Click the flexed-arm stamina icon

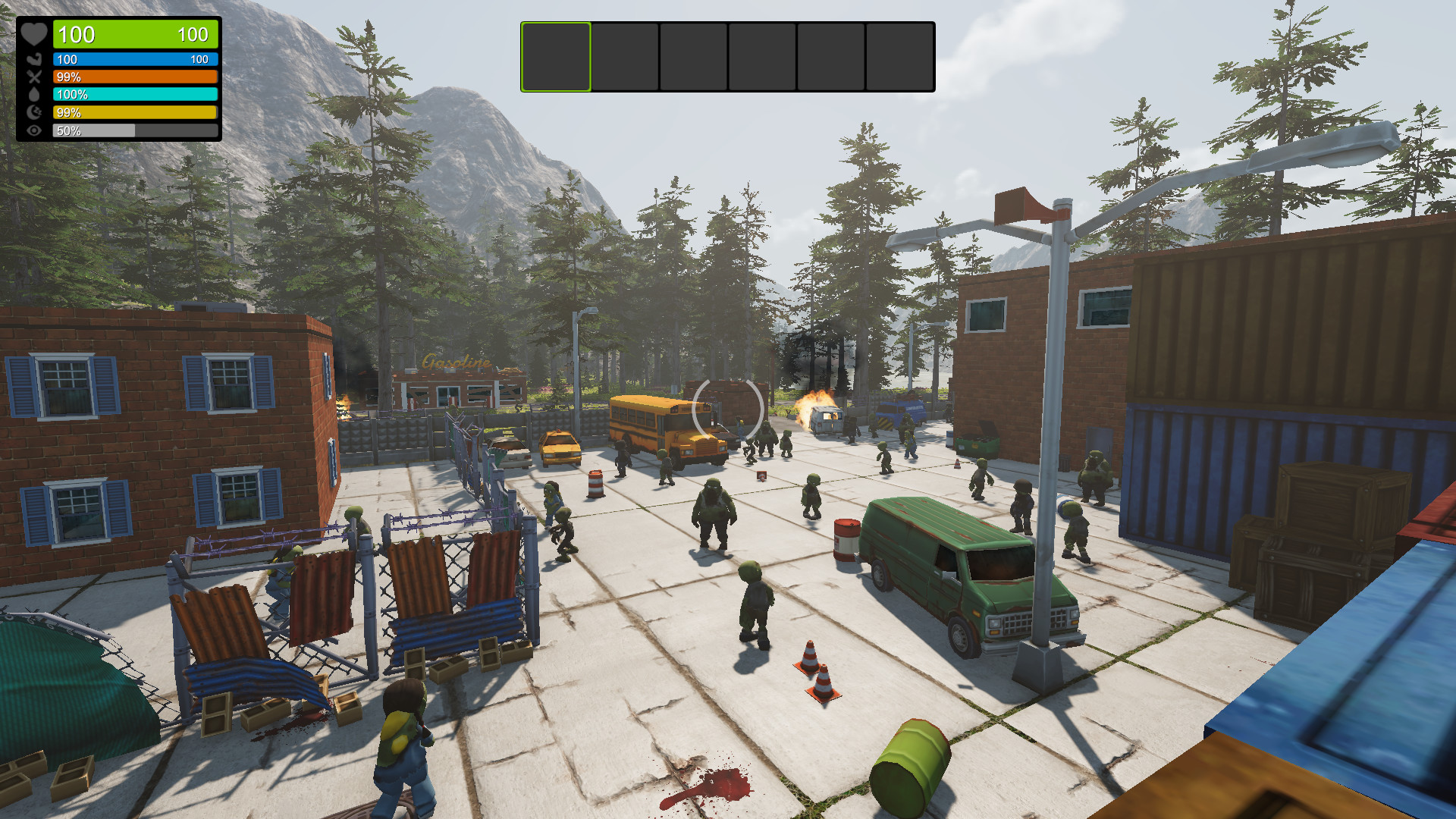(33, 58)
